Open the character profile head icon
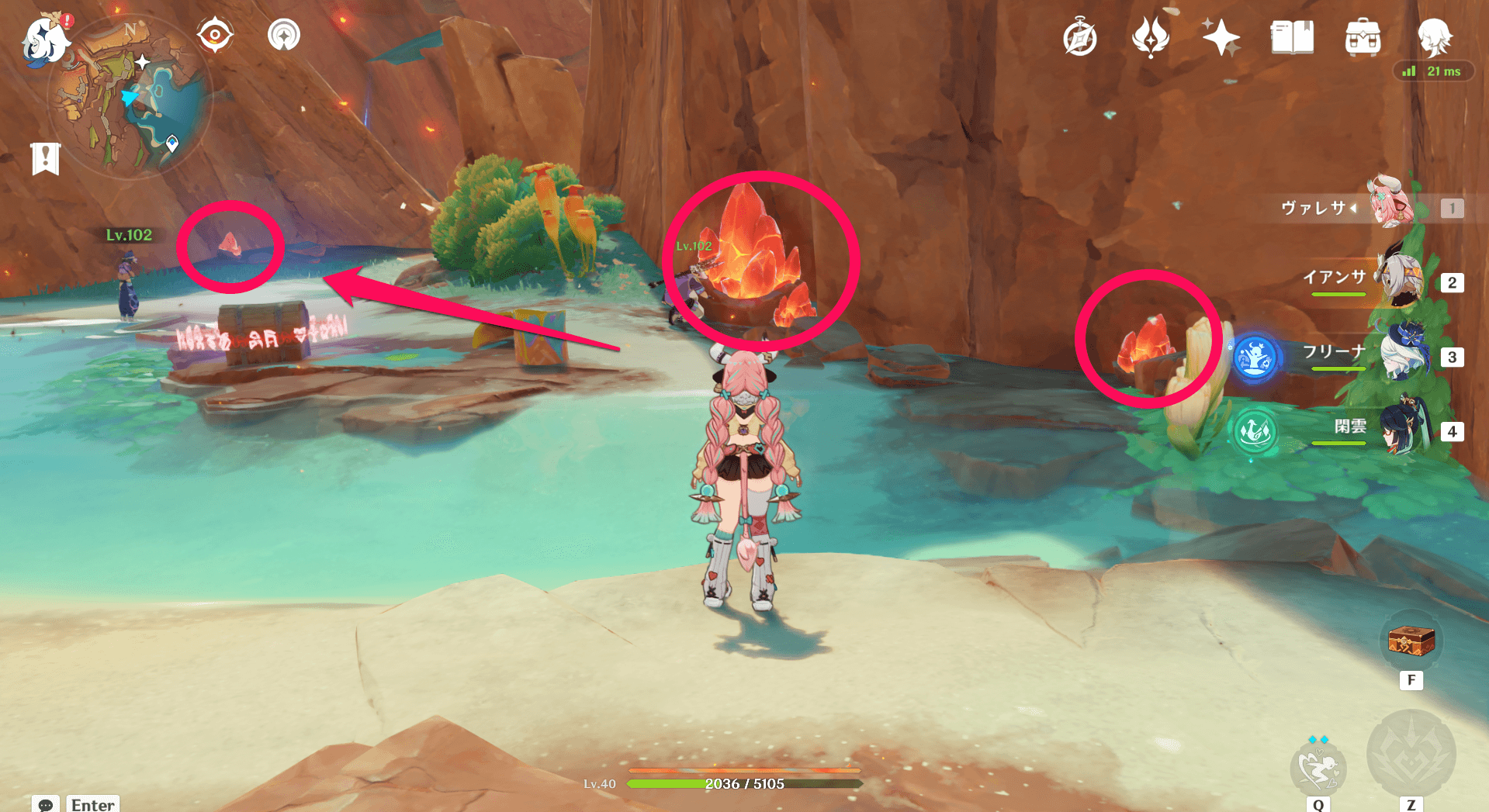1489x812 pixels. point(1434,36)
